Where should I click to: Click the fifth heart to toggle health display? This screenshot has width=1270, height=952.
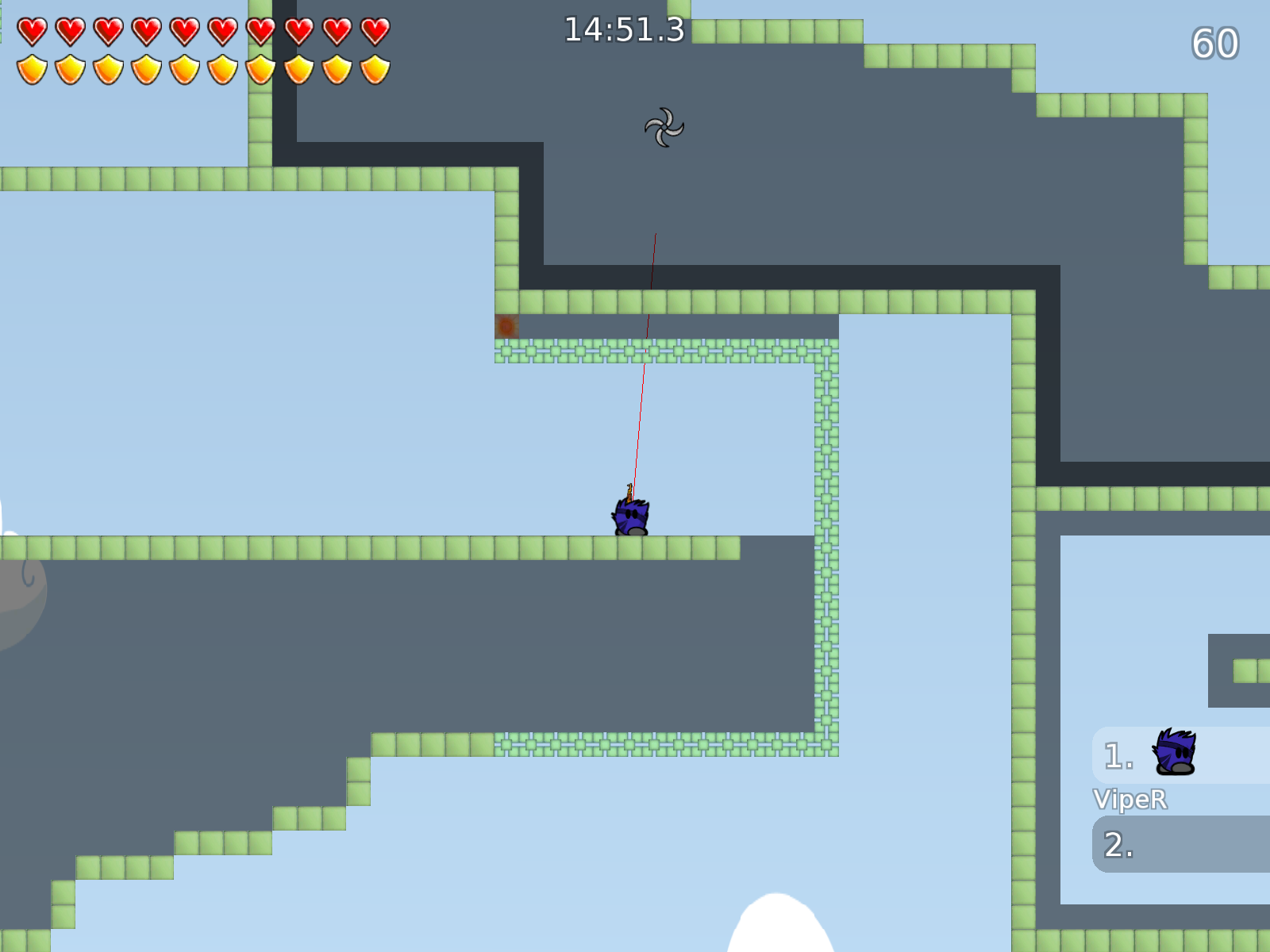[x=183, y=29]
